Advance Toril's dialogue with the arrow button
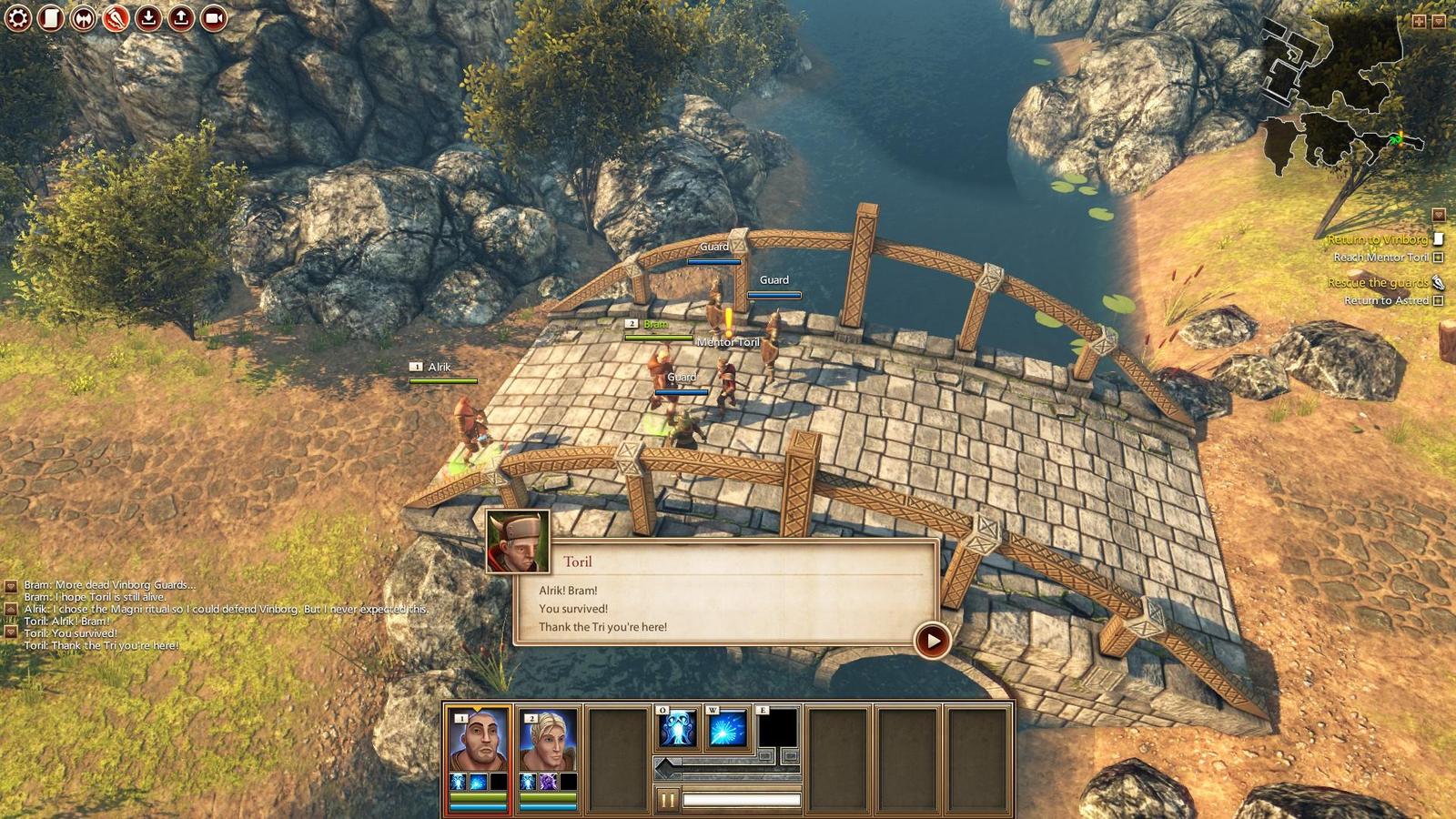This screenshot has width=1456, height=819. (x=932, y=641)
